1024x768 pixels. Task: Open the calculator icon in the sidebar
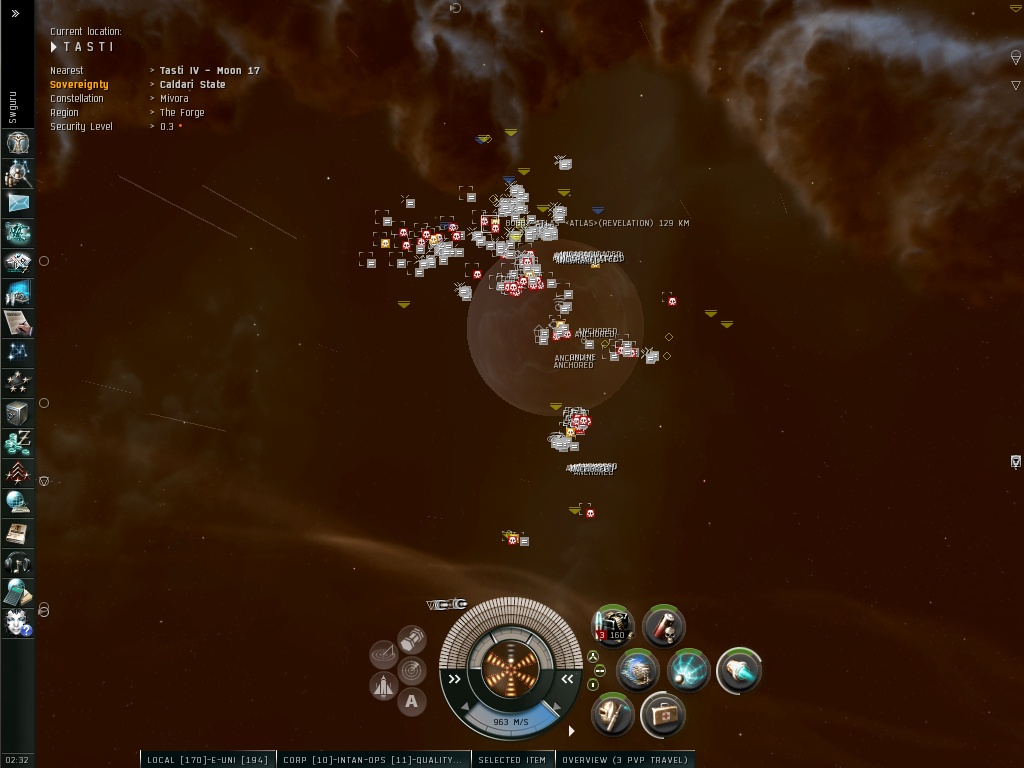pyautogui.click(x=18, y=592)
